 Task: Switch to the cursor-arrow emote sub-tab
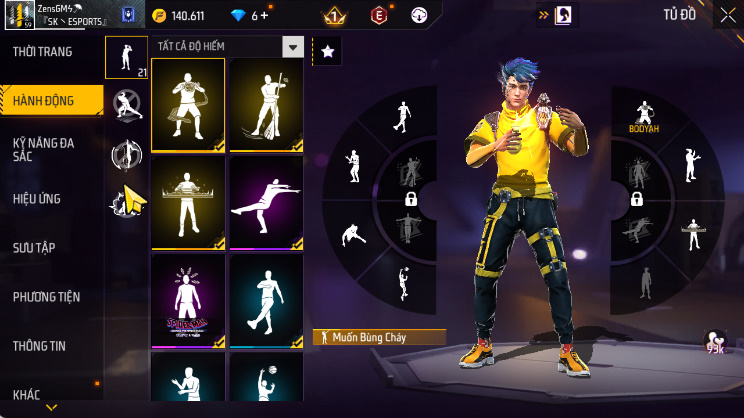(127, 201)
